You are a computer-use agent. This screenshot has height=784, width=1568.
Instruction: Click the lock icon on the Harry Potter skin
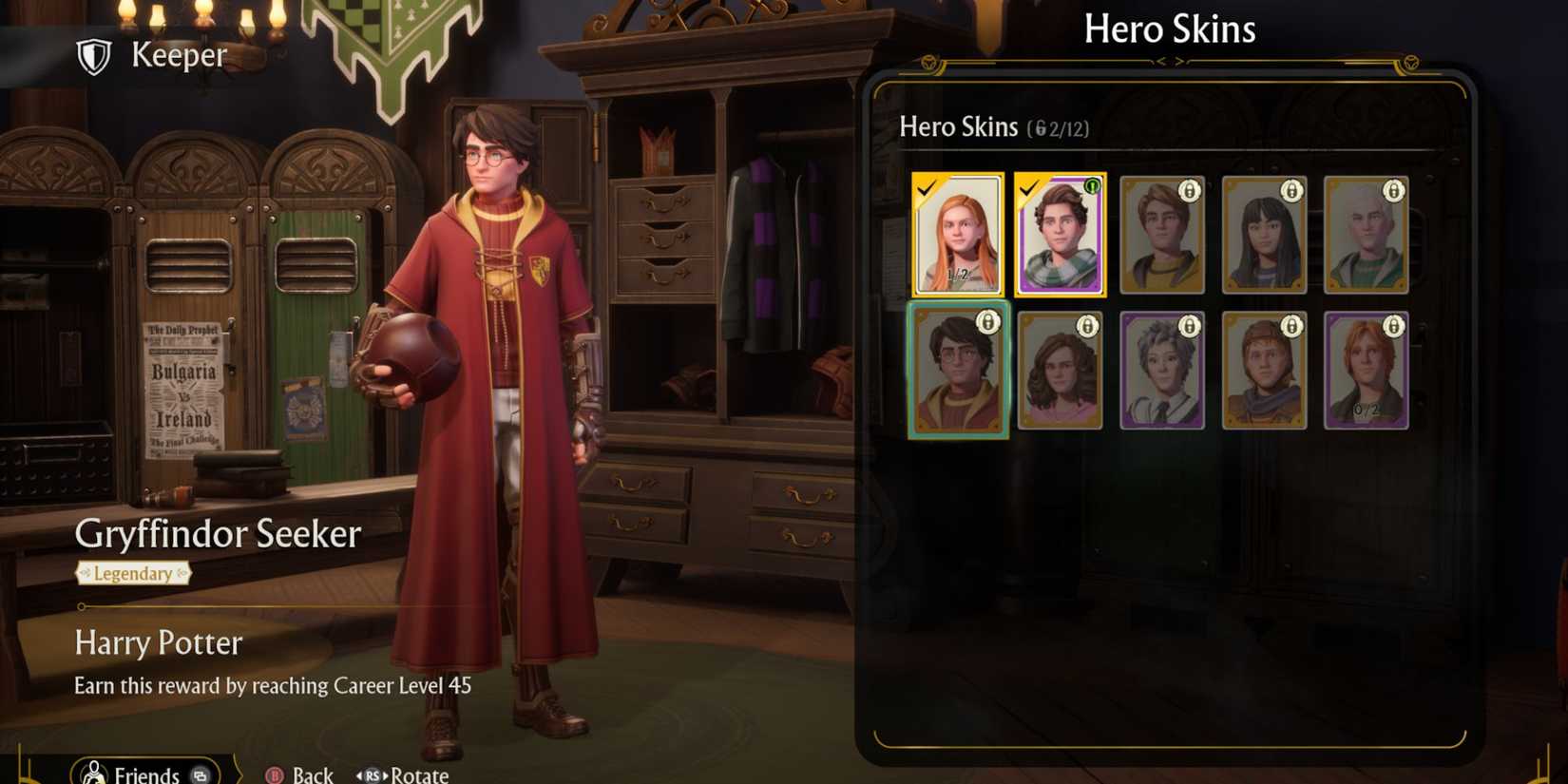coord(988,323)
